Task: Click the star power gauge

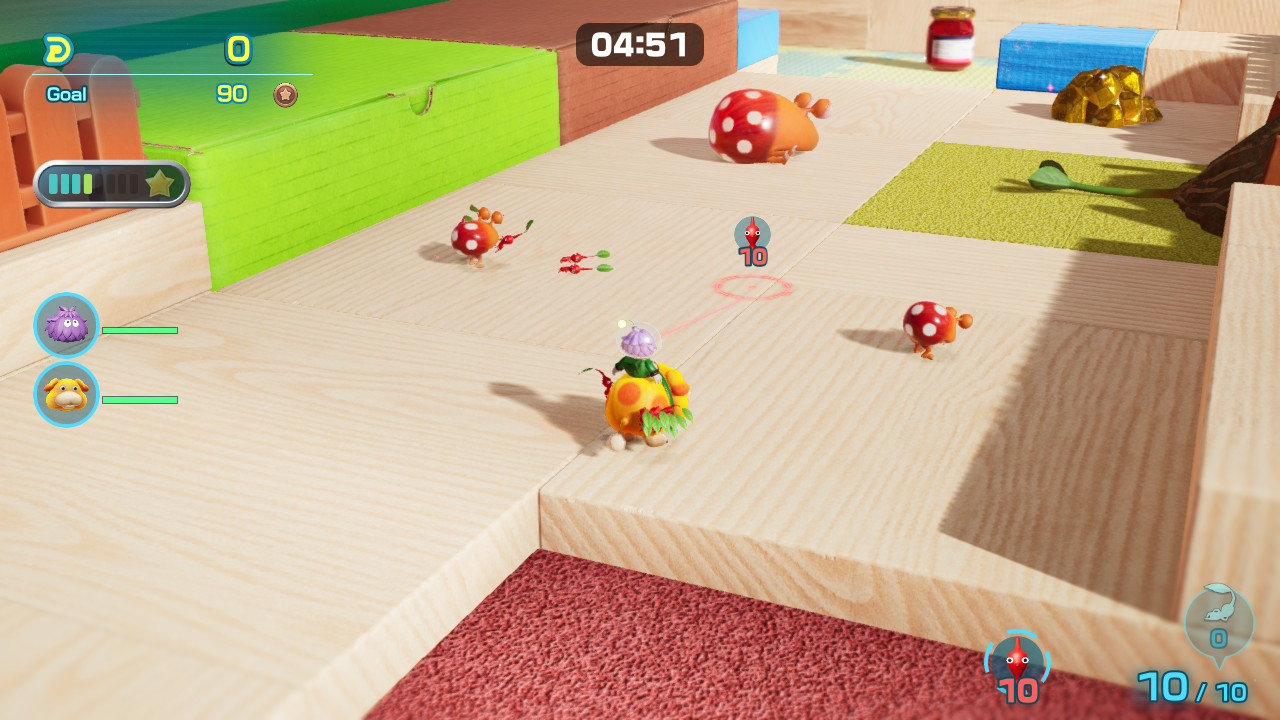Action: coord(112,184)
